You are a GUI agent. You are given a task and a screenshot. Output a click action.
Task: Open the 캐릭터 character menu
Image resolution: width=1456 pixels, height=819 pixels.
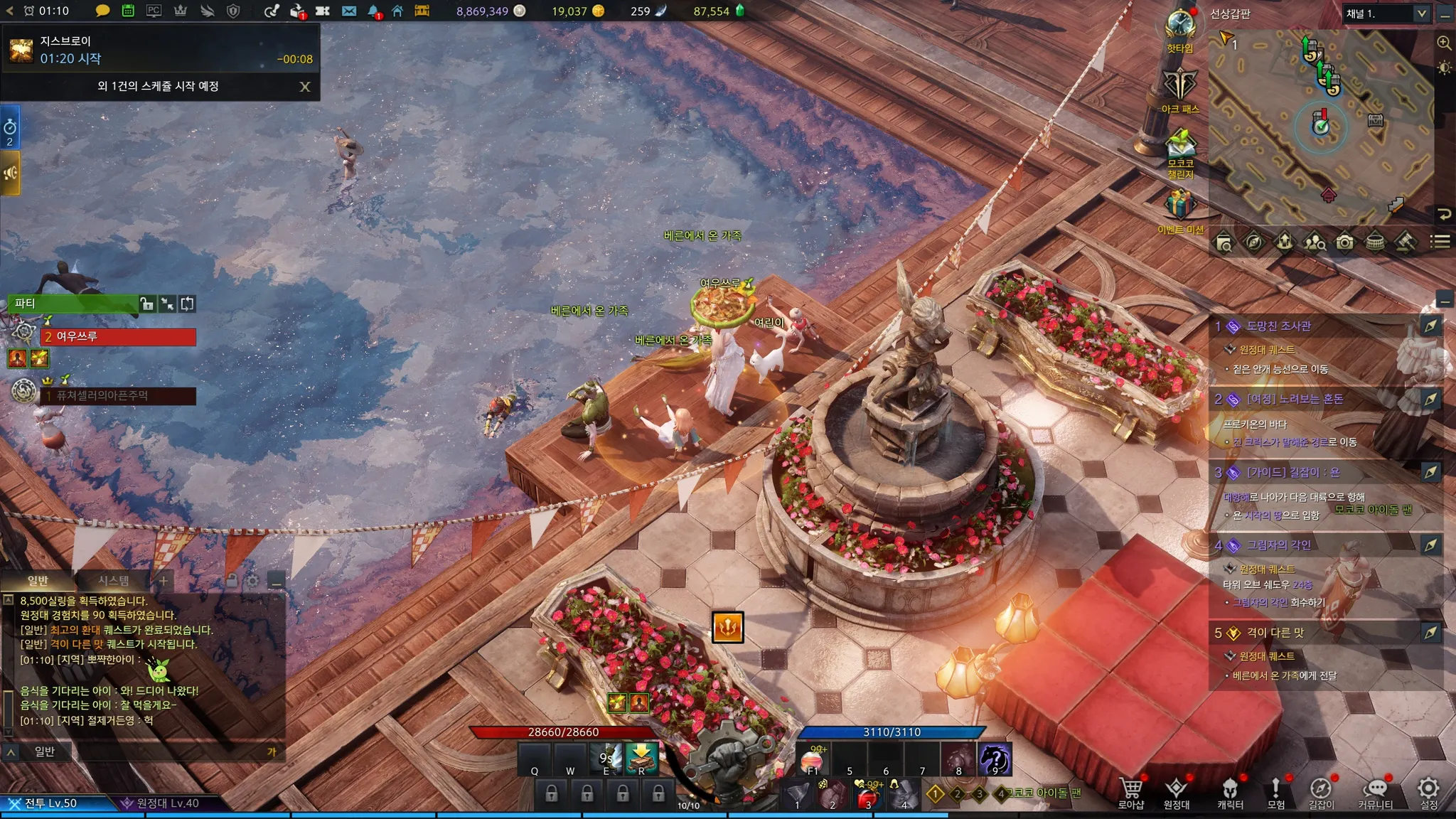coord(1230,791)
